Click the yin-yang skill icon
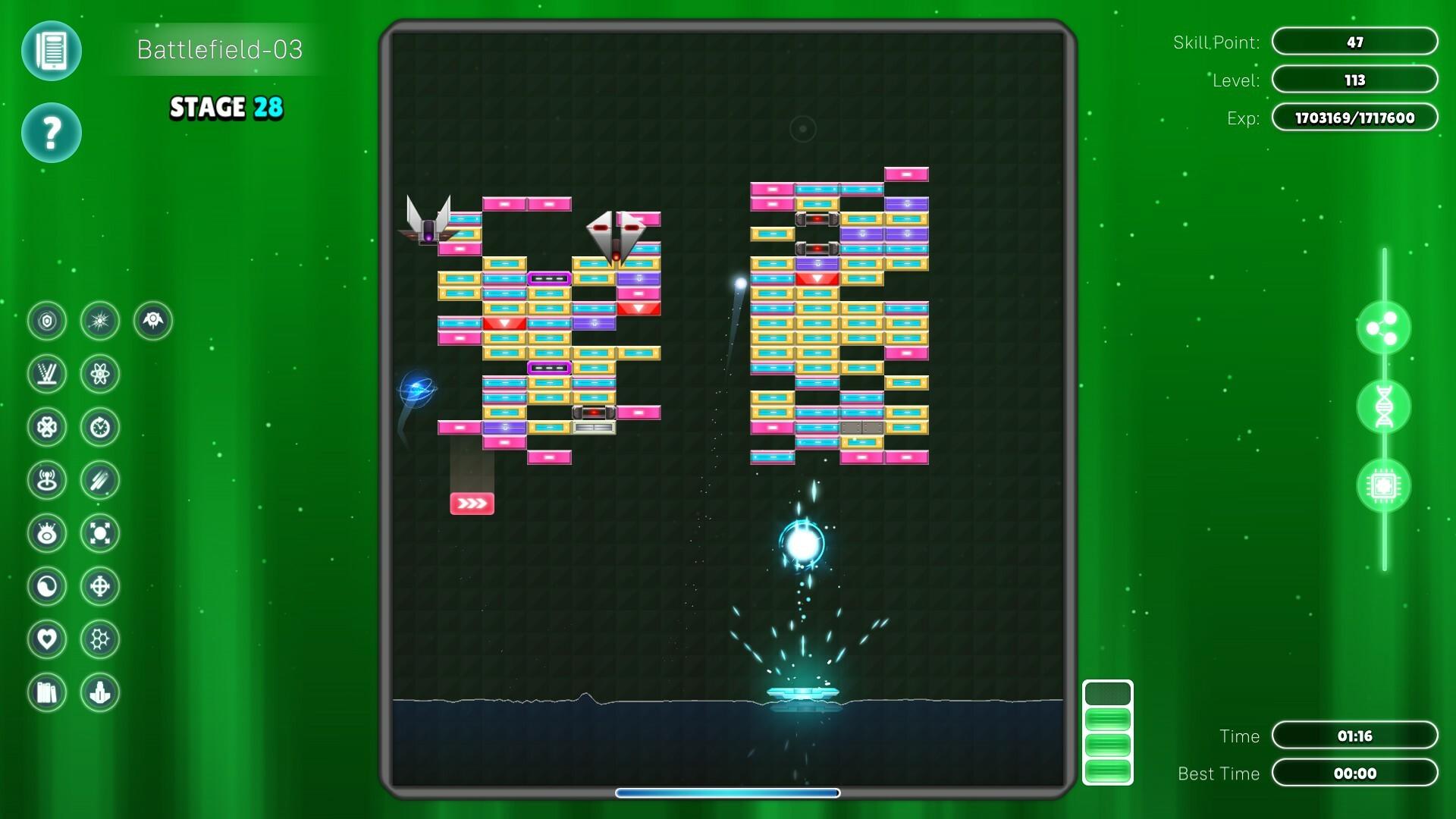1456x819 pixels. coord(47,585)
